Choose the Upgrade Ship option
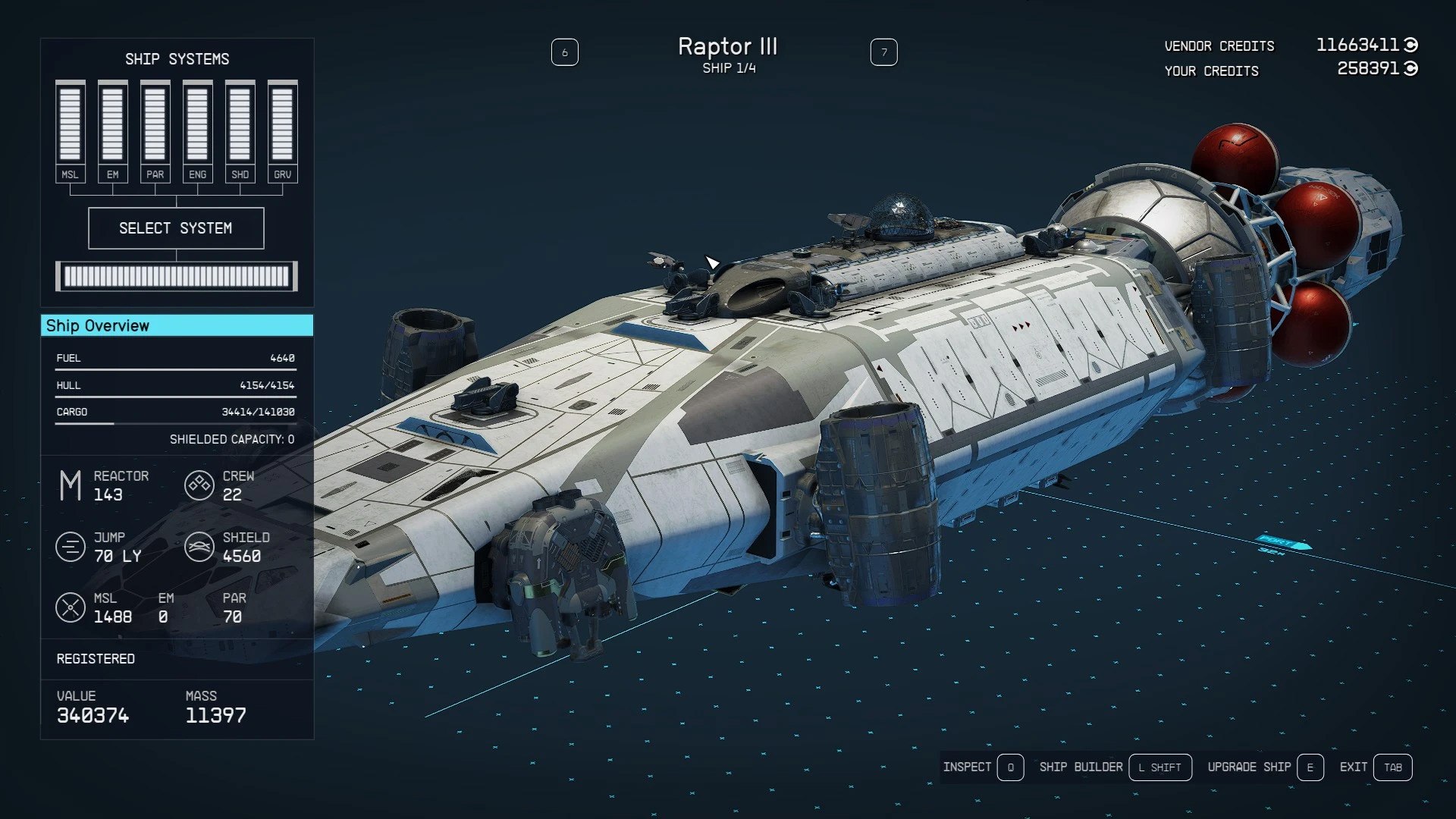Image resolution: width=1456 pixels, height=819 pixels. [x=1264, y=767]
